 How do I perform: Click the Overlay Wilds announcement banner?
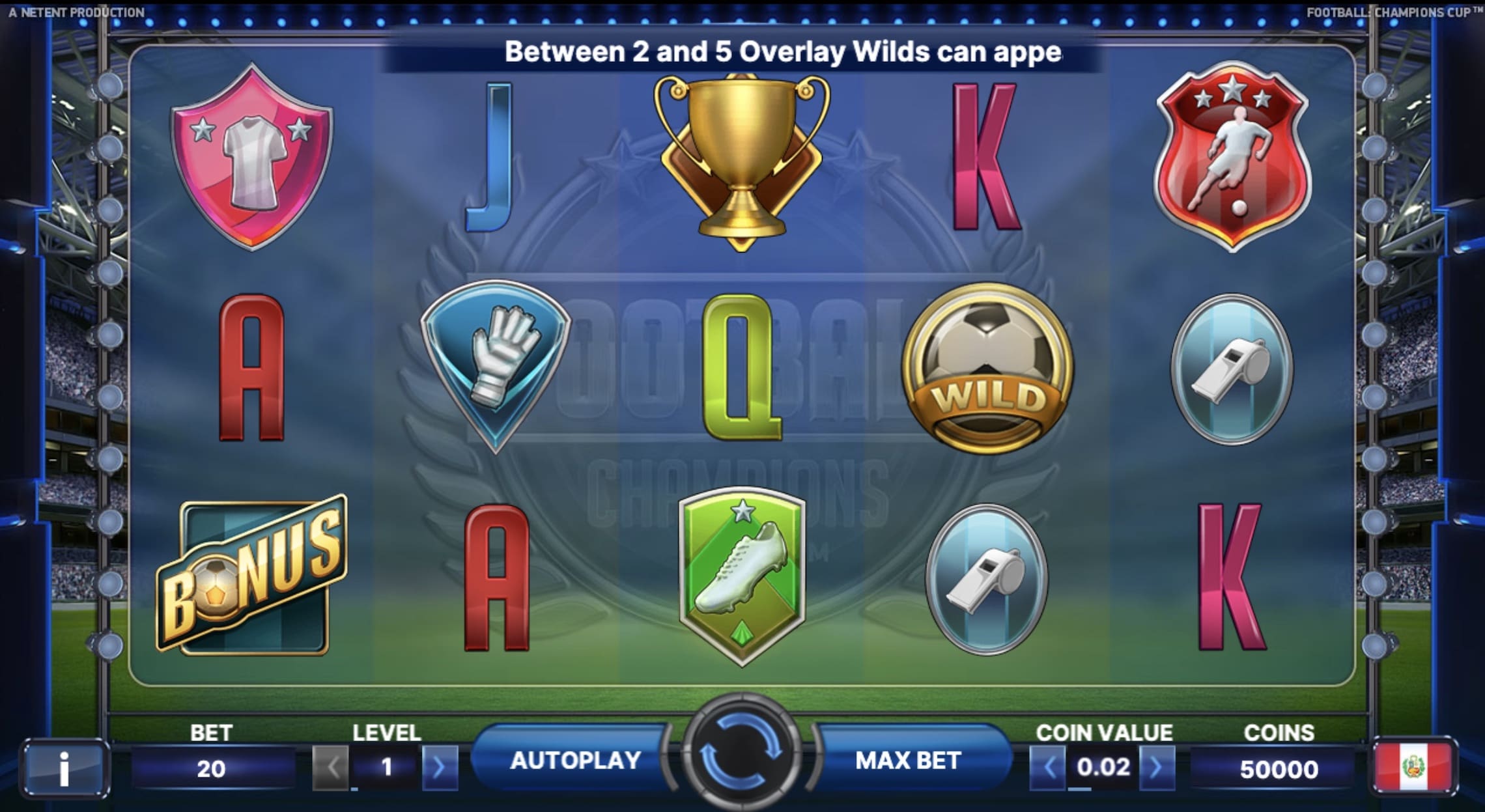pos(742,55)
